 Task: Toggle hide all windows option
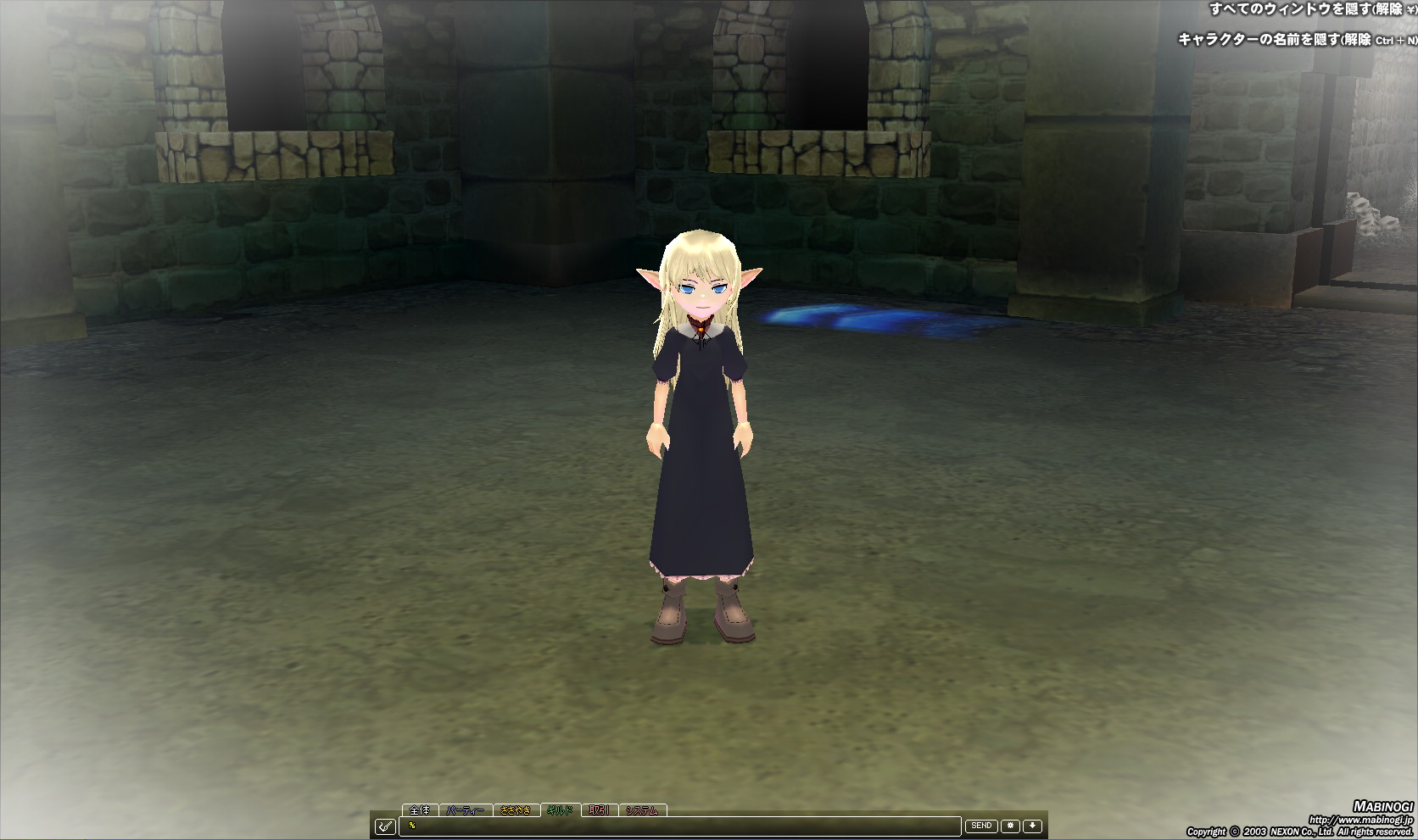click(1315, 9)
